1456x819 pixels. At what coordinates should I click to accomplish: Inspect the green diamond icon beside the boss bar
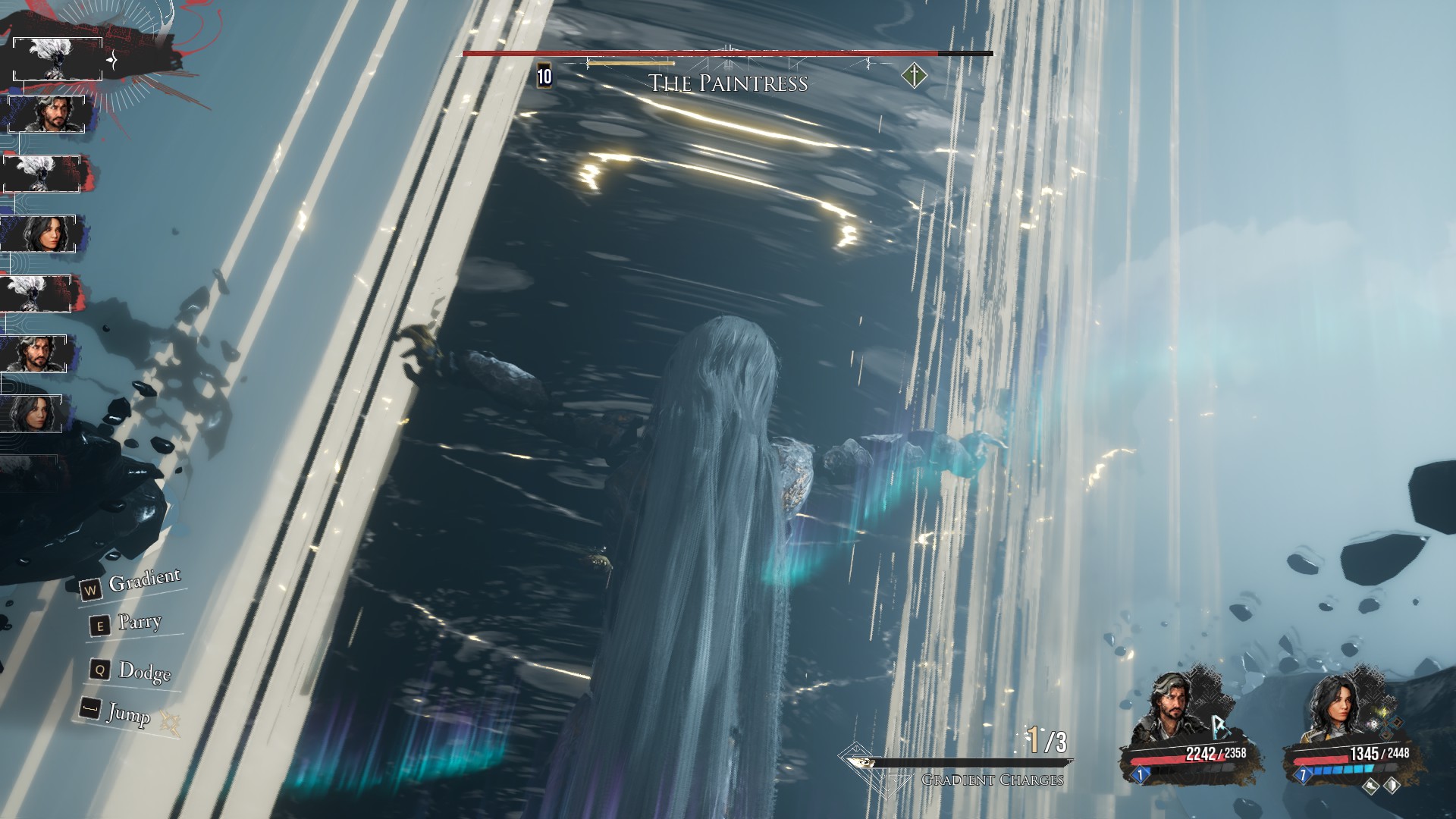click(x=915, y=76)
